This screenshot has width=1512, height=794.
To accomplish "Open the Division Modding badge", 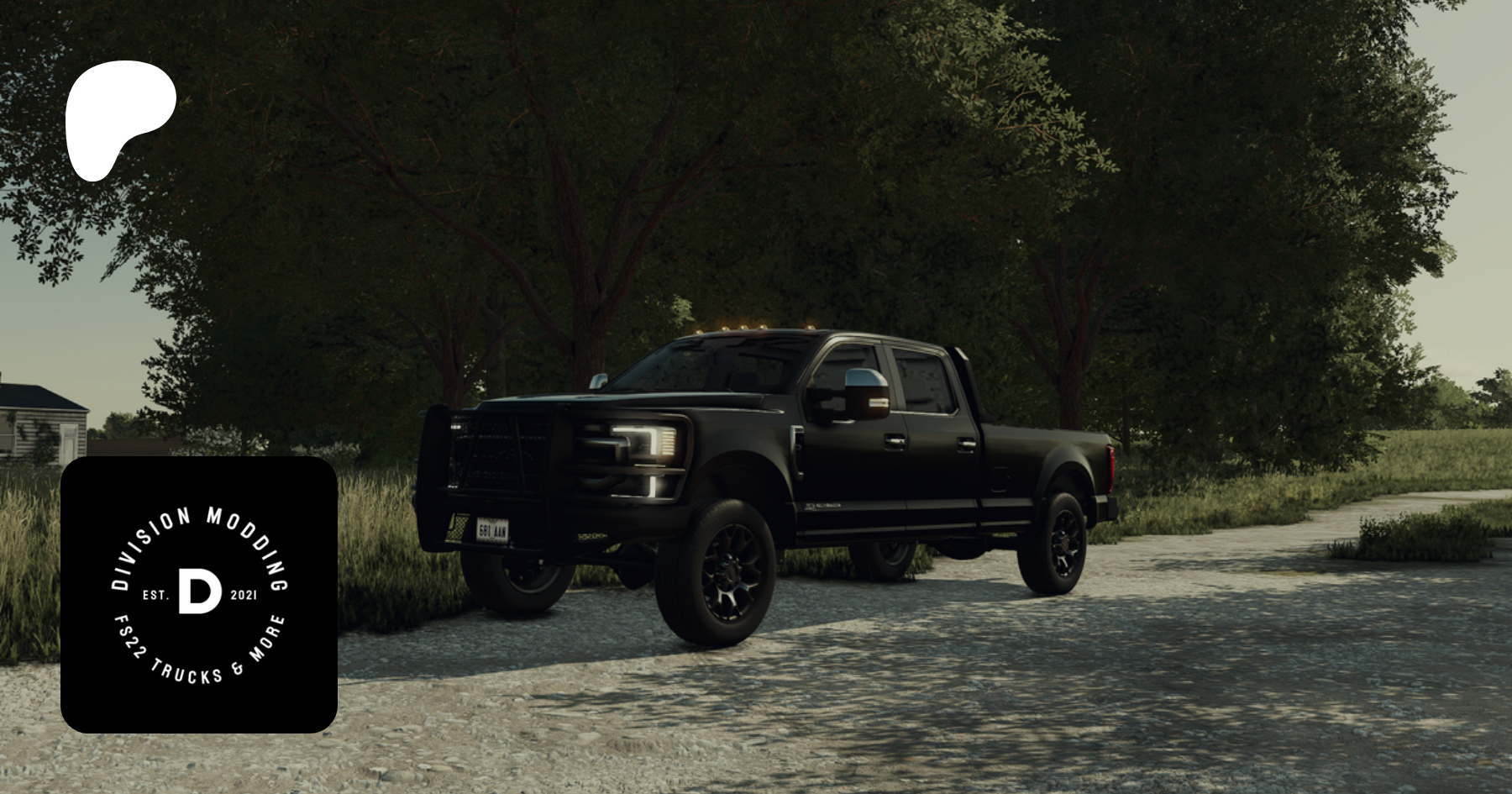I will click(x=199, y=595).
